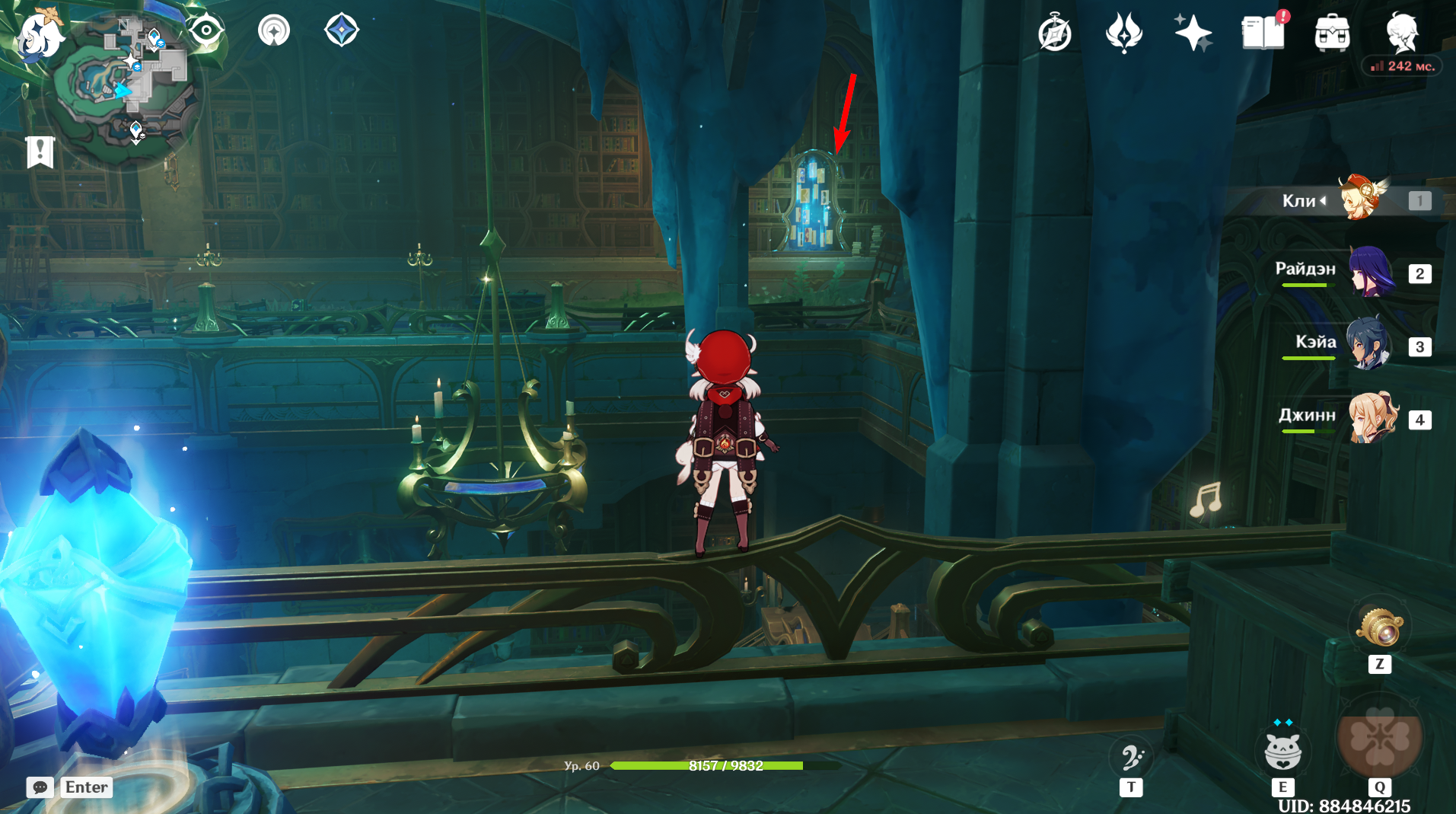Screen dimensions: 1456x814
Task: Use Klee's elemental skill bomb icon
Action: 1282,752
